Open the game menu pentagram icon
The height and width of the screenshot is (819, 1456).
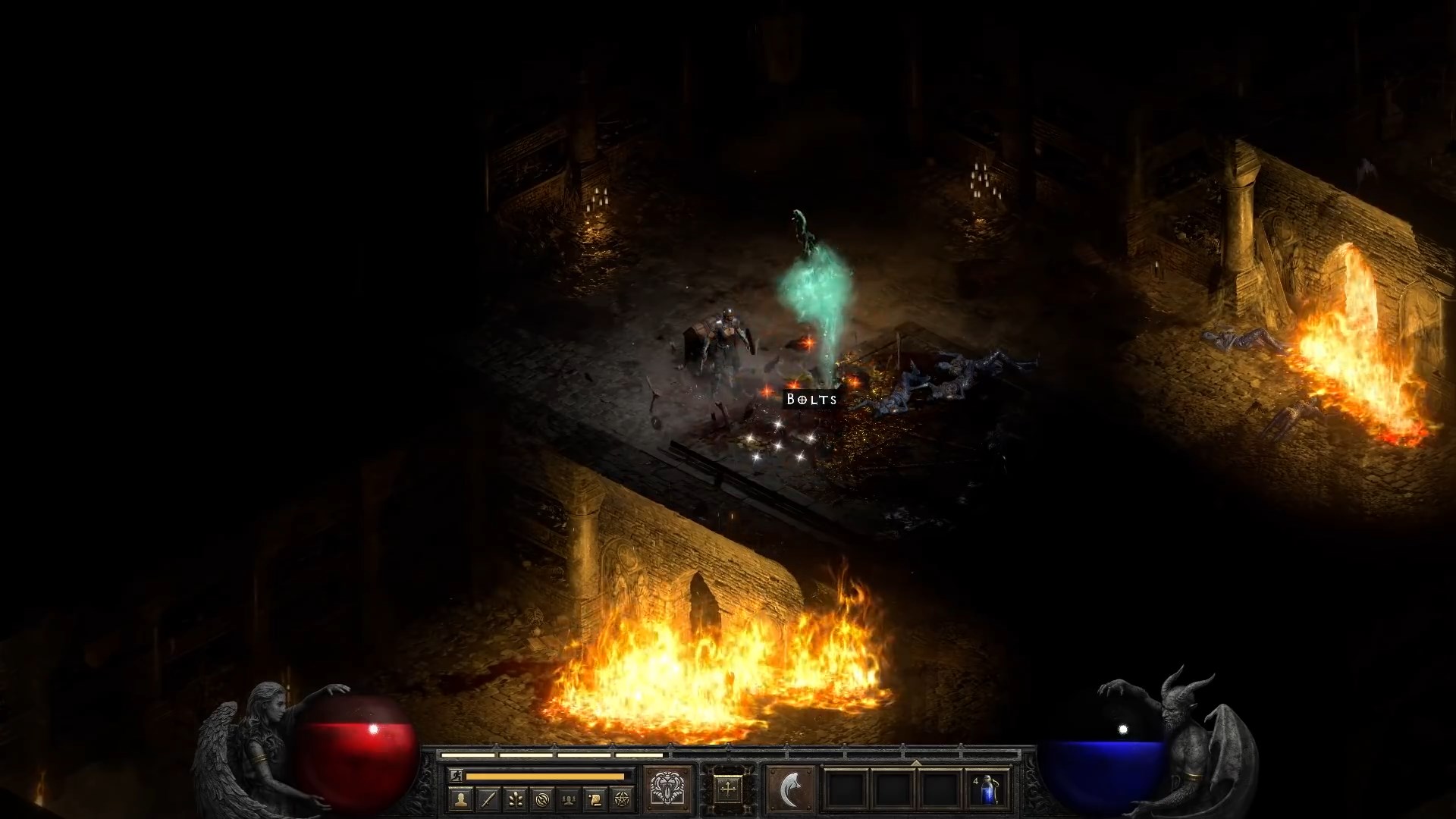click(622, 799)
